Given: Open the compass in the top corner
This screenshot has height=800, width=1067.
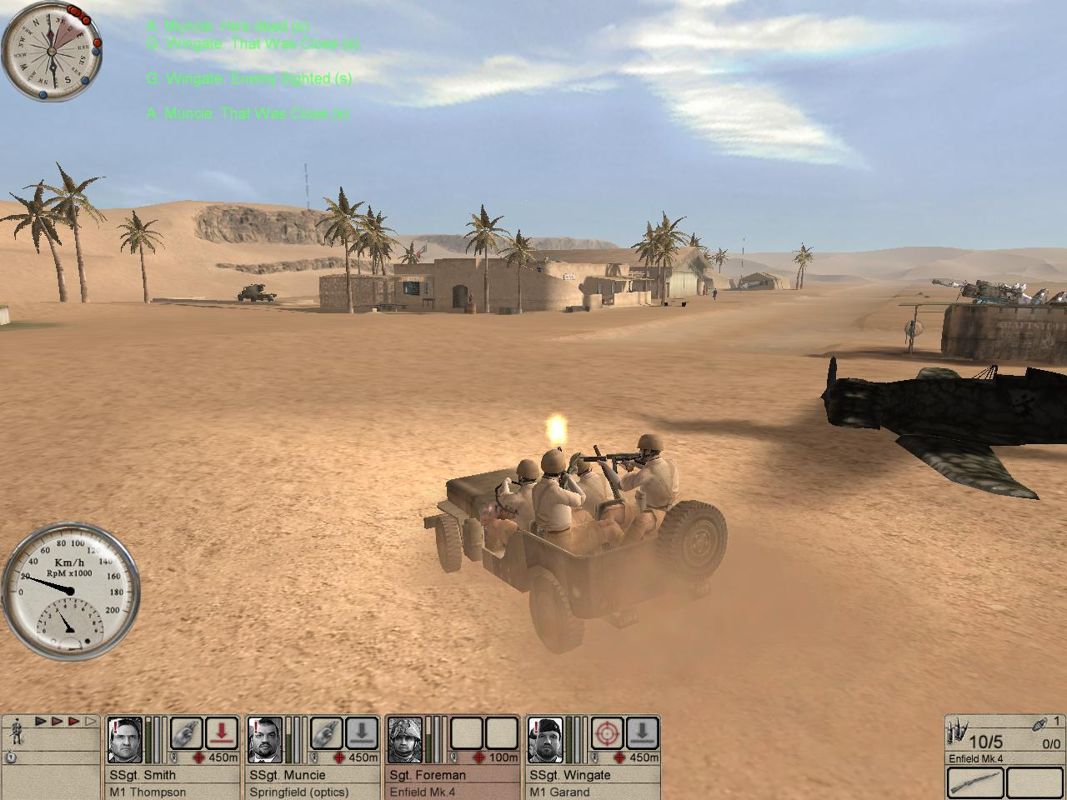Looking at the screenshot, I should pyautogui.click(x=51, y=51).
